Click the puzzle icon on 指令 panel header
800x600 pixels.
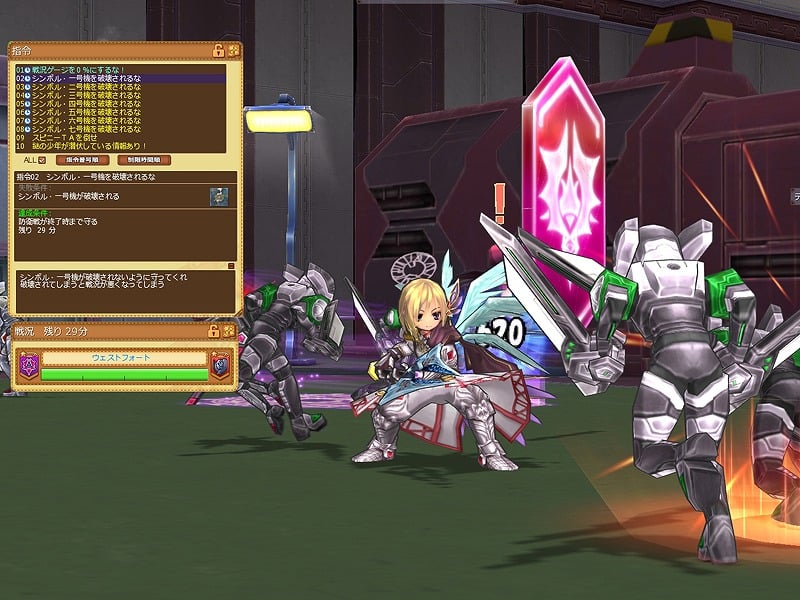click(x=233, y=50)
